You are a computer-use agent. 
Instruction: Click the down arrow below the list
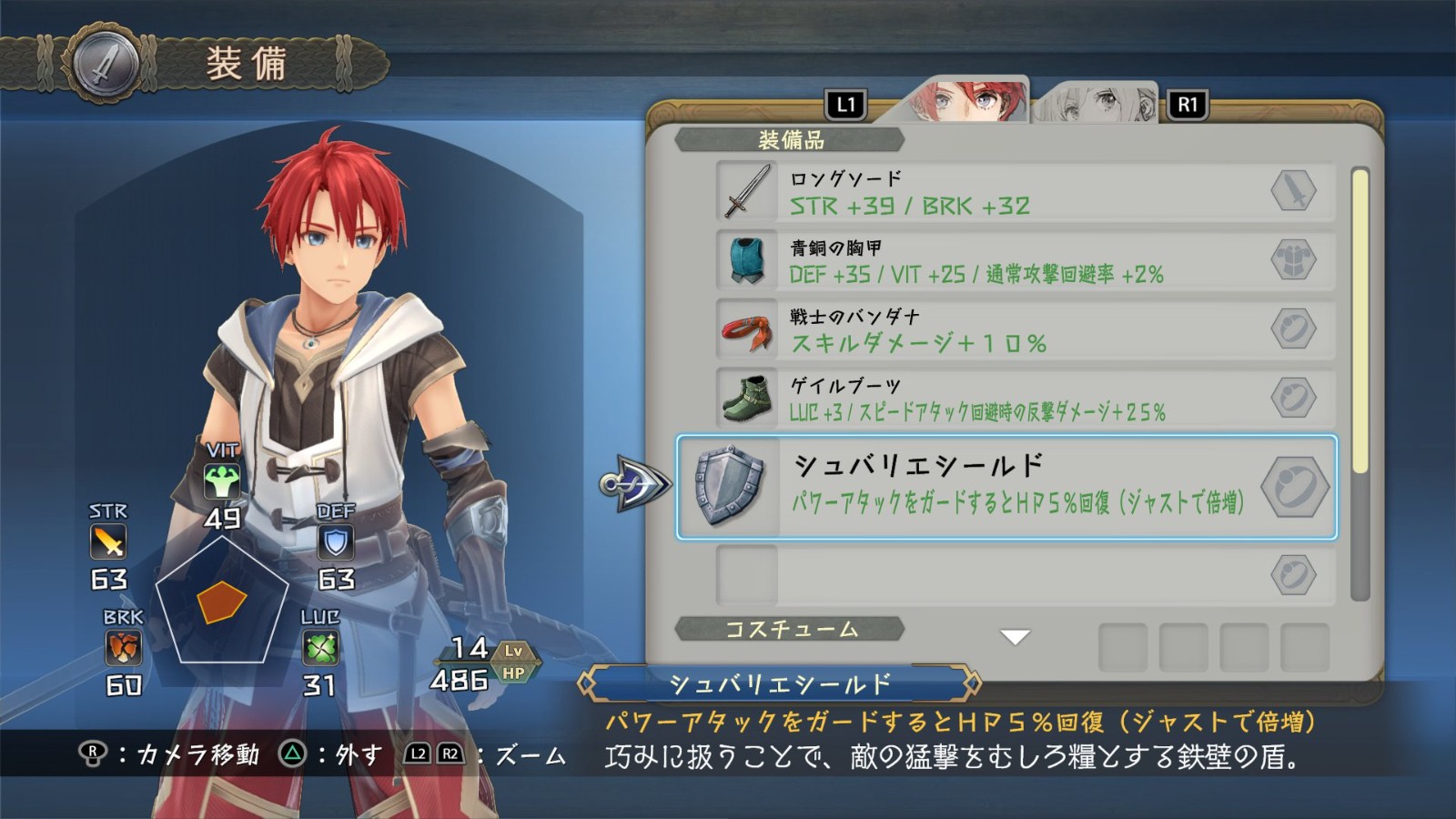click(x=1015, y=637)
